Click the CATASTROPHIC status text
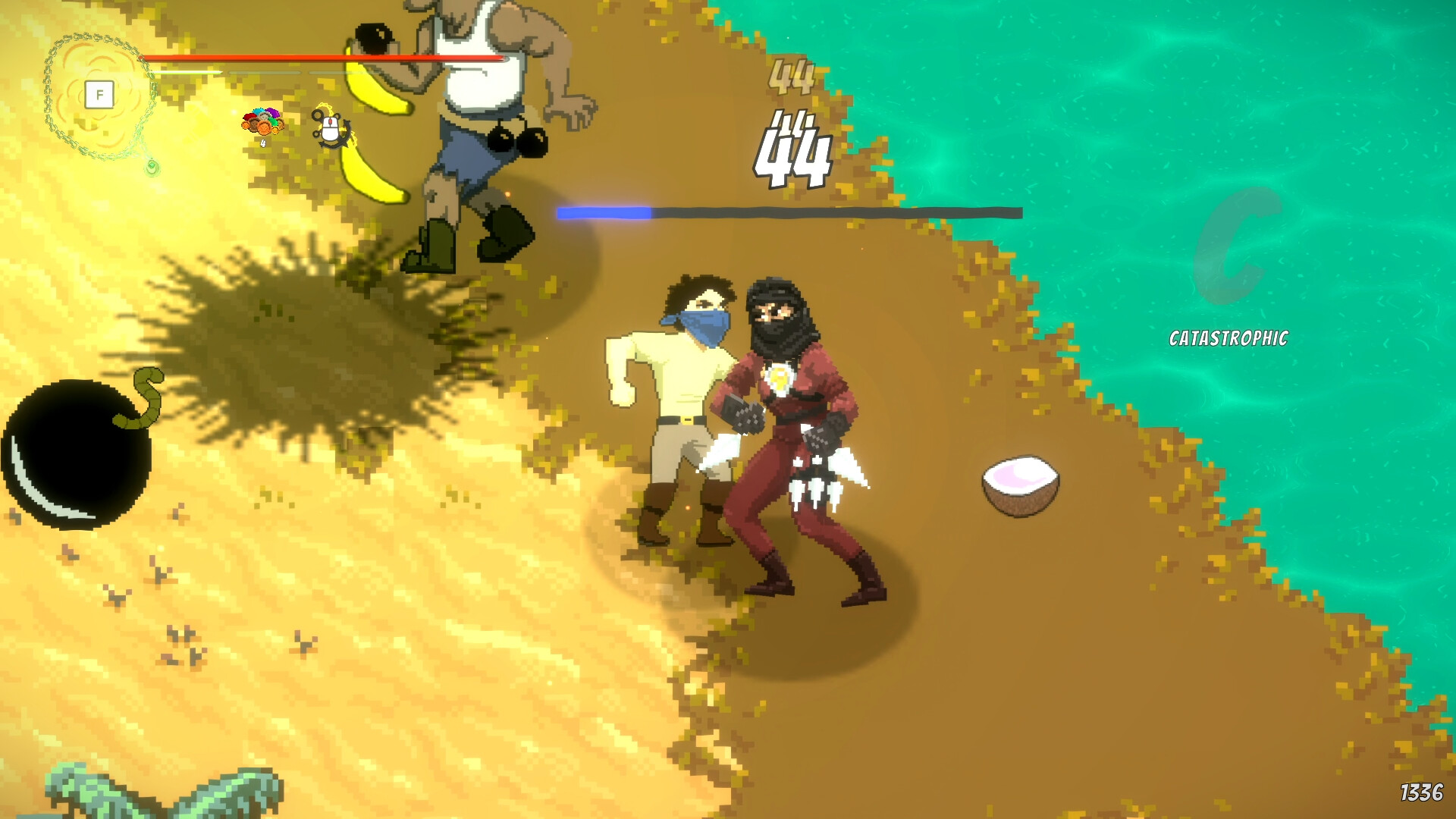The image size is (1456, 819). click(x=1229, y=339)
